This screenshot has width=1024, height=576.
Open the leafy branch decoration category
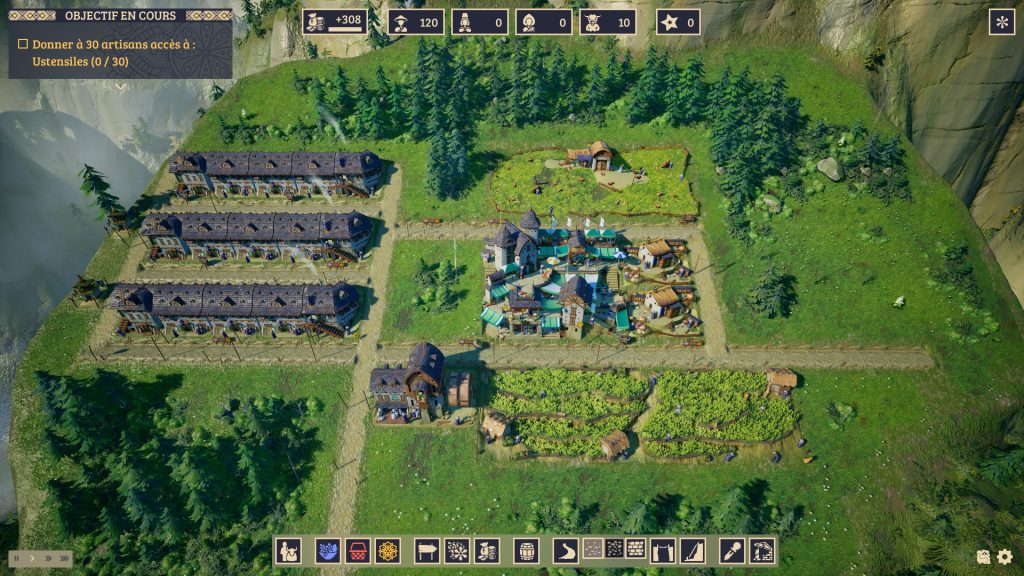(x=457, y=550)
